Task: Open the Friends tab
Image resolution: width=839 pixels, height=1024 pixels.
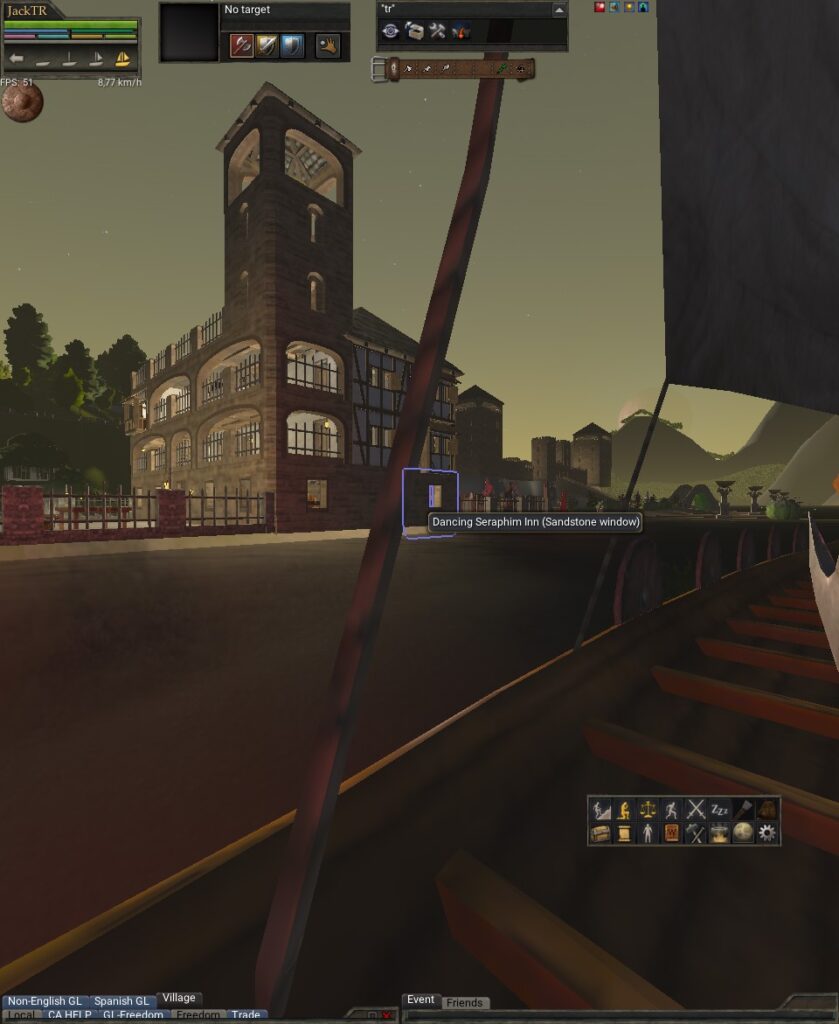Action: 464,1002
